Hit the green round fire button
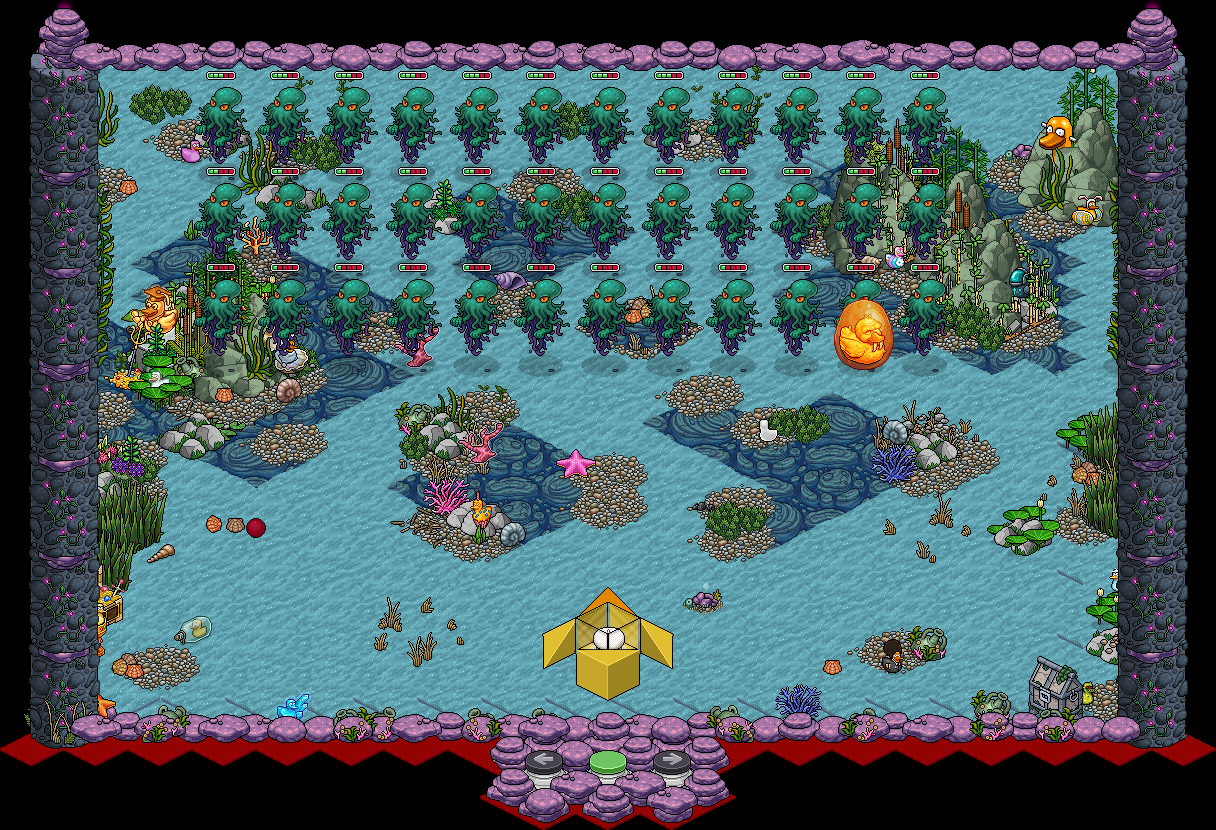 (607, 764)
